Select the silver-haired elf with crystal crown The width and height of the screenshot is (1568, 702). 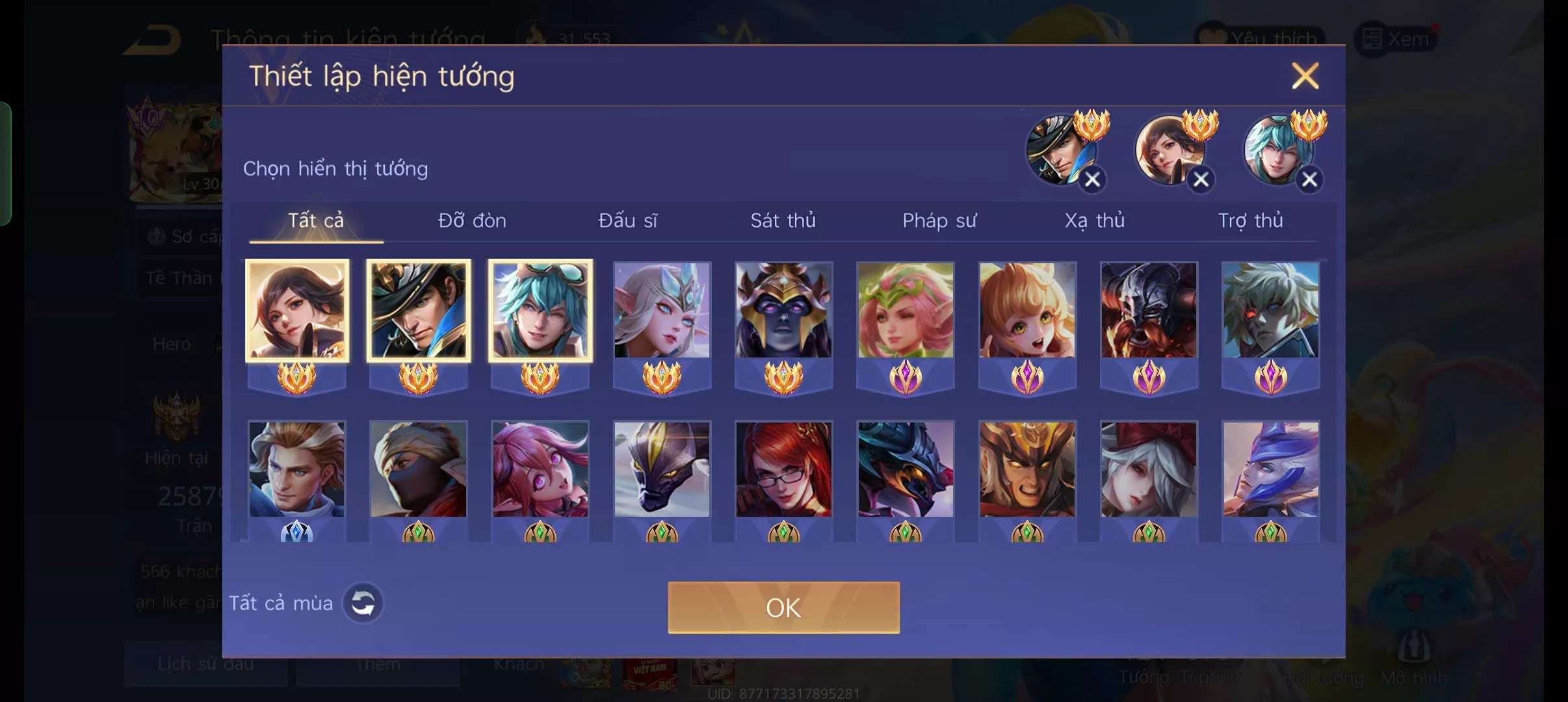(662, 311)
